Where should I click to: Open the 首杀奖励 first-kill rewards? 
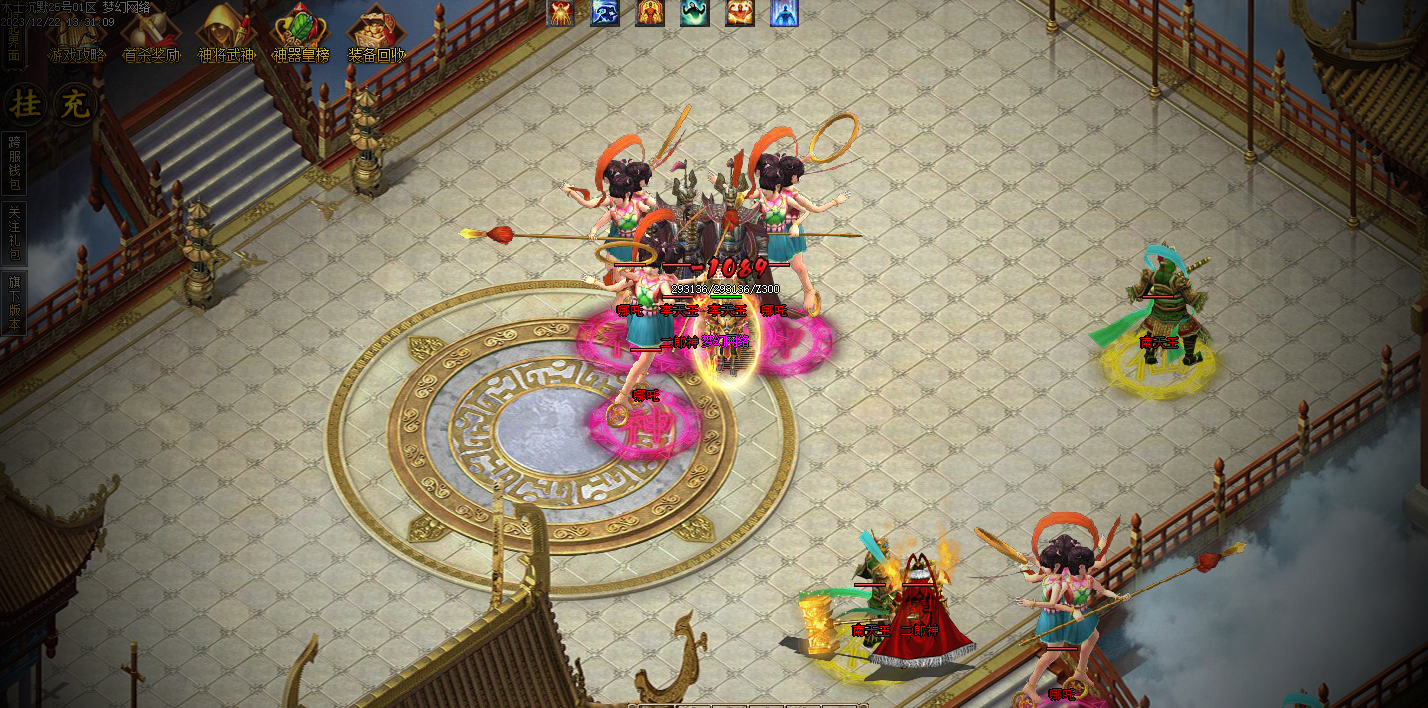(x=150, y=37)
